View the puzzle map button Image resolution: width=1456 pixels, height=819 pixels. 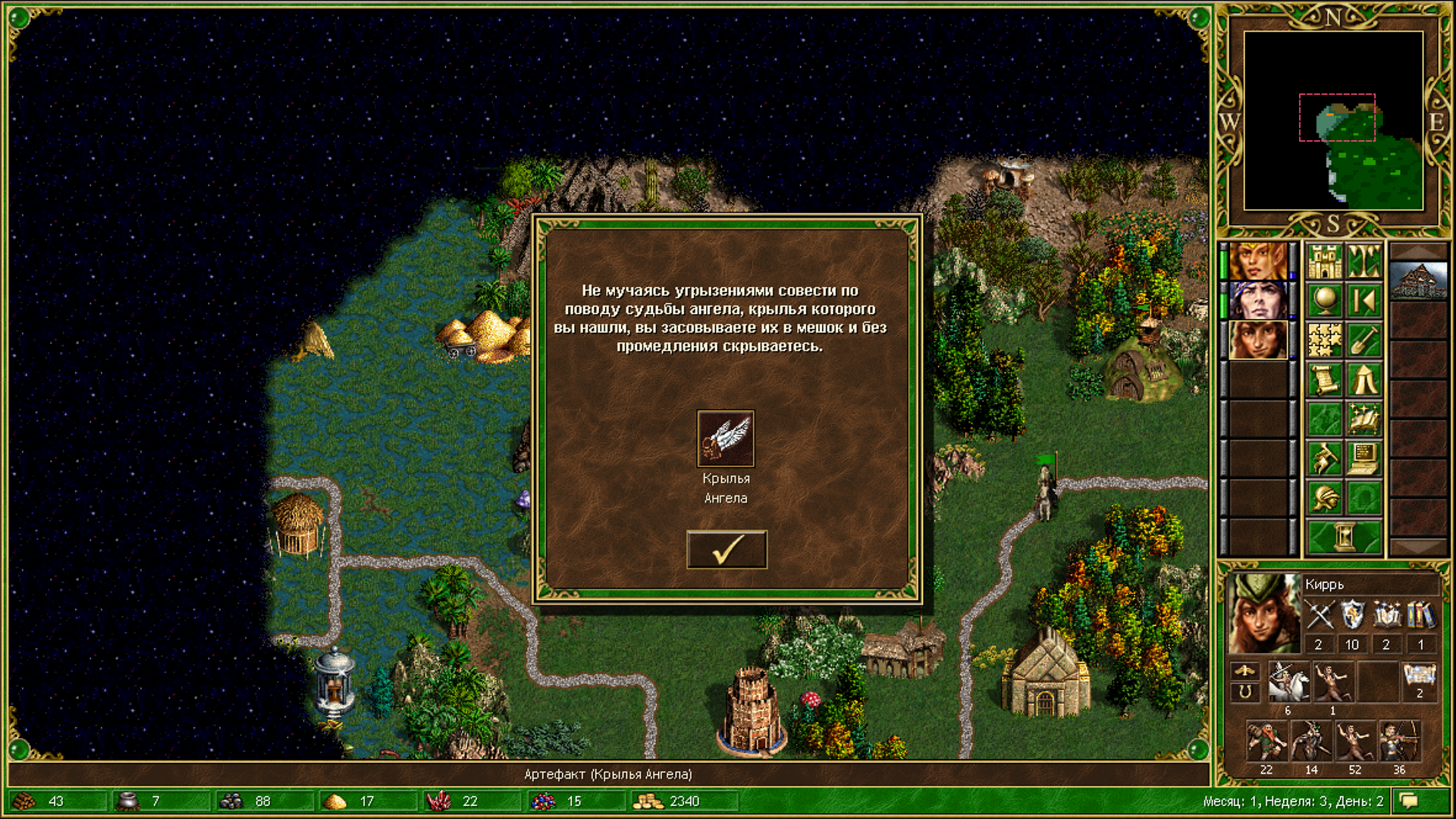coord(1325,340)
